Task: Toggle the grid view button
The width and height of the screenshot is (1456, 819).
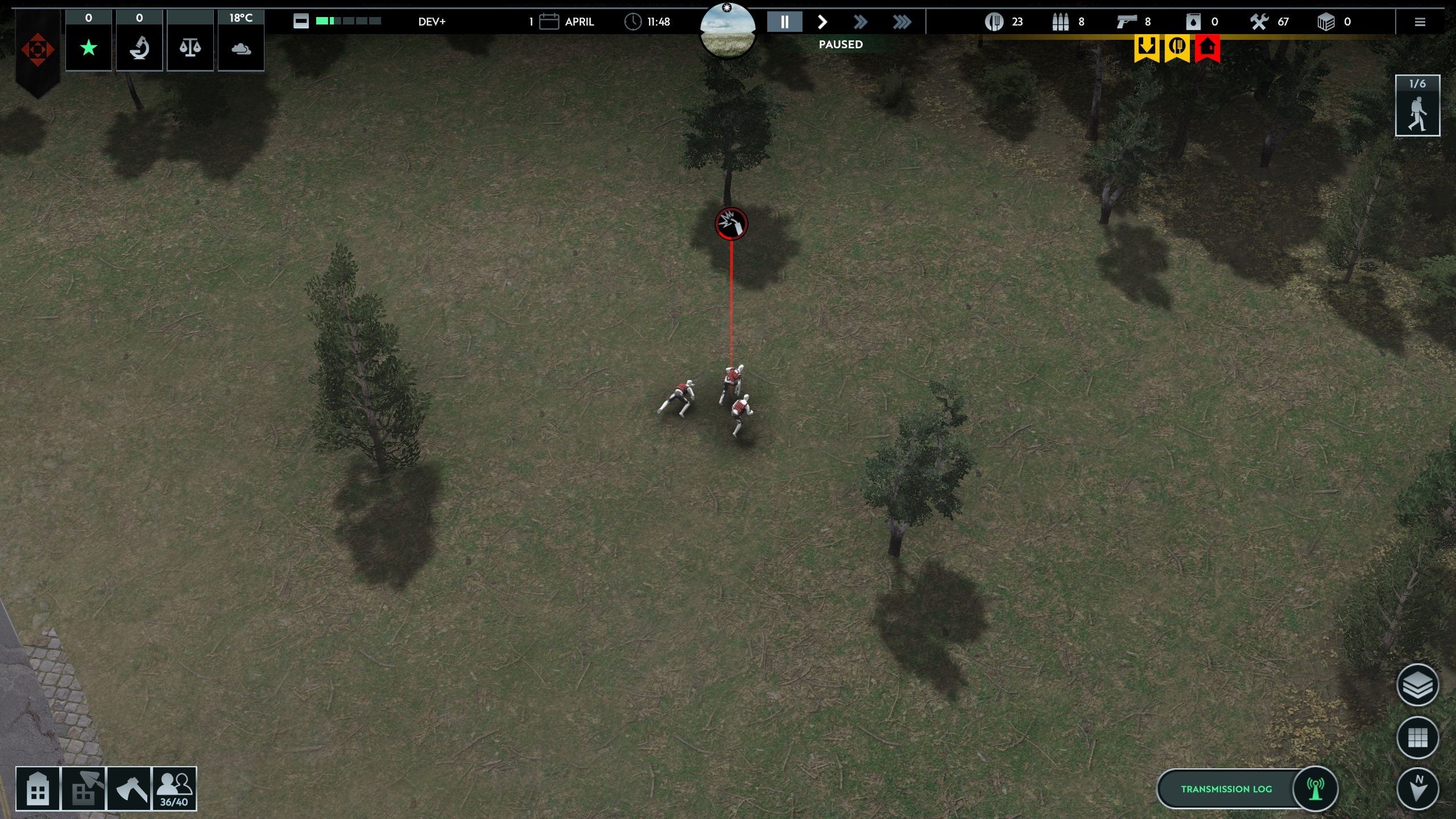Action: (1417, 738)
